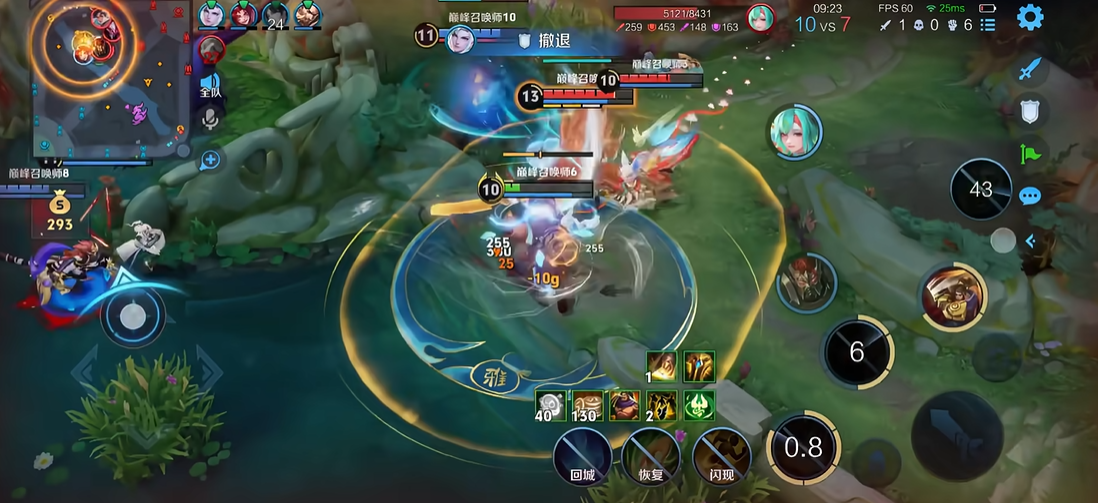The height and width of the screenshot is (503, 1098).
Task: Open the quick chat bubble
Action: (x=1031, y=196)
